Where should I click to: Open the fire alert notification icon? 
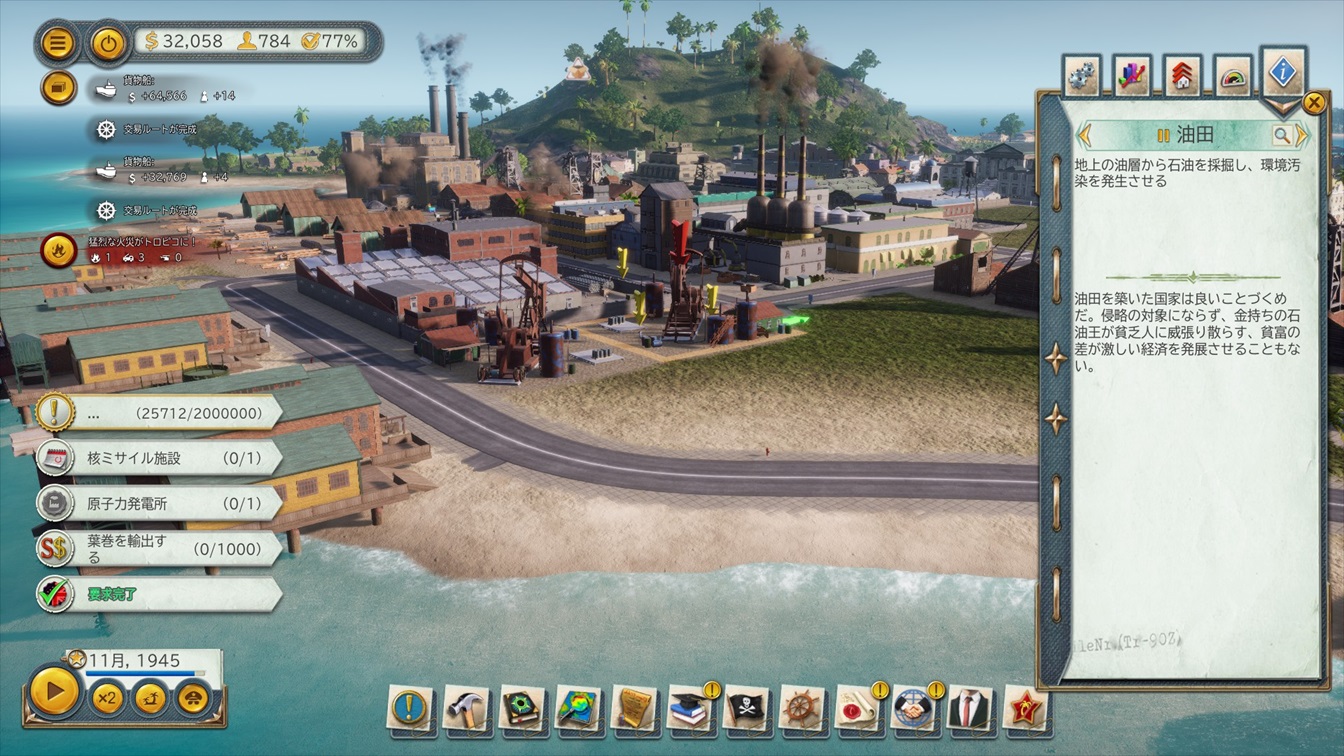pyautogui.click(x=58, y=250)
